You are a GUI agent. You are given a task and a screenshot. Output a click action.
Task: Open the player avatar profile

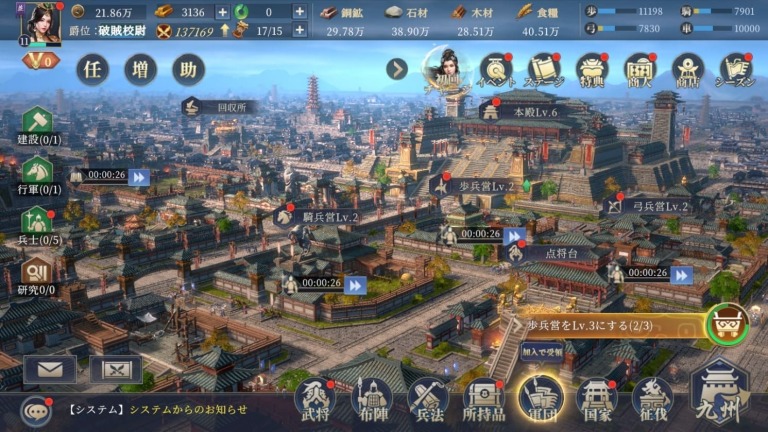tap(42, 24)
